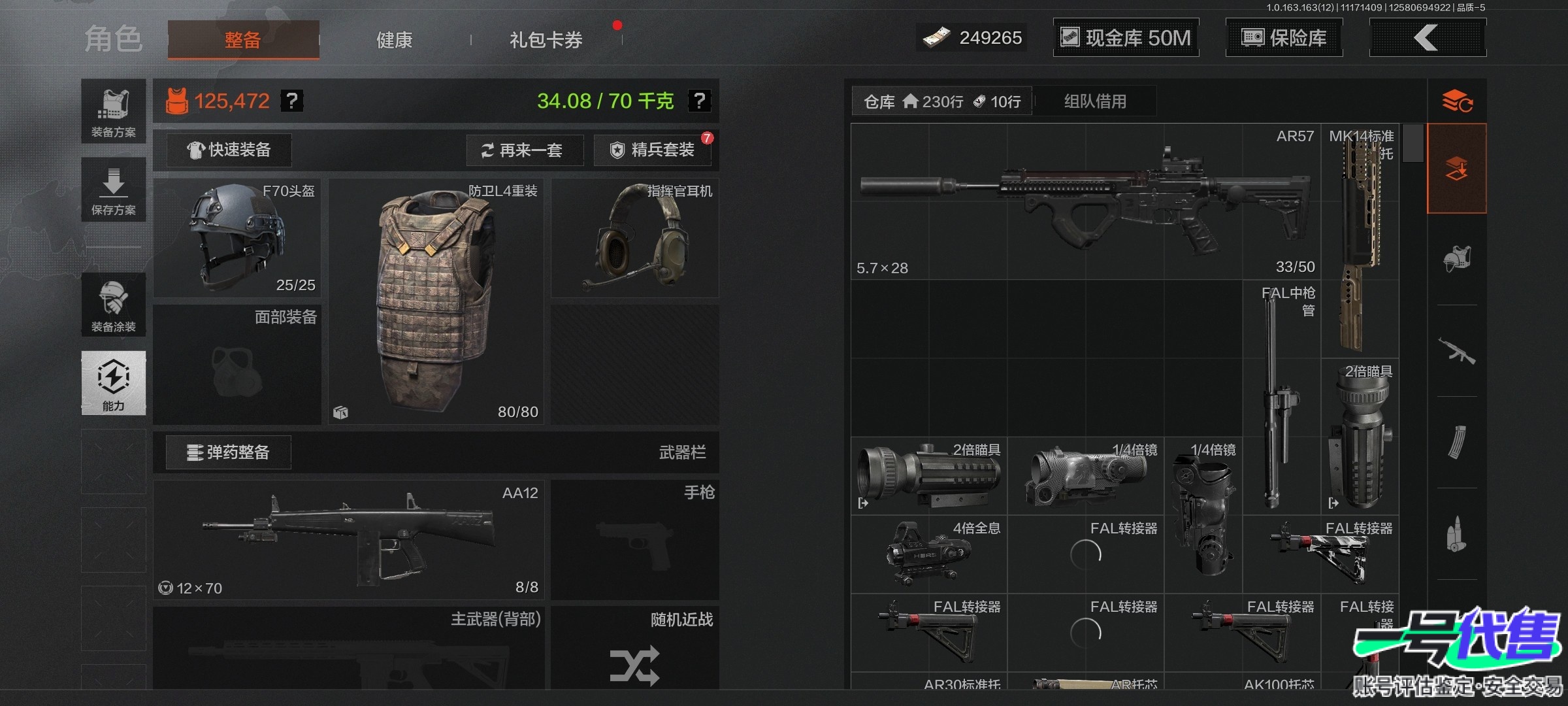Open the 精兵套装 kit button
Image resolution: width=1568 pixels, height=706 pixels.
click(x=653, y=150)
